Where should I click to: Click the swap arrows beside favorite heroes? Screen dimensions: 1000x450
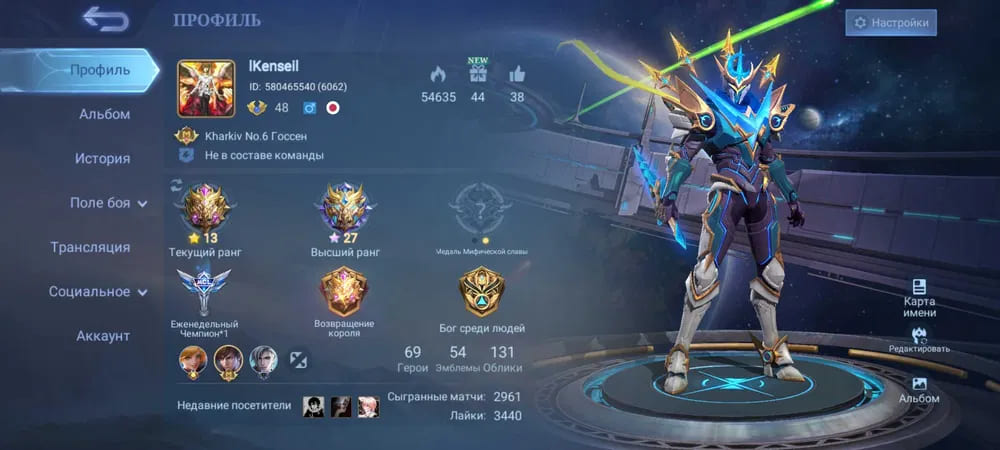299,359
